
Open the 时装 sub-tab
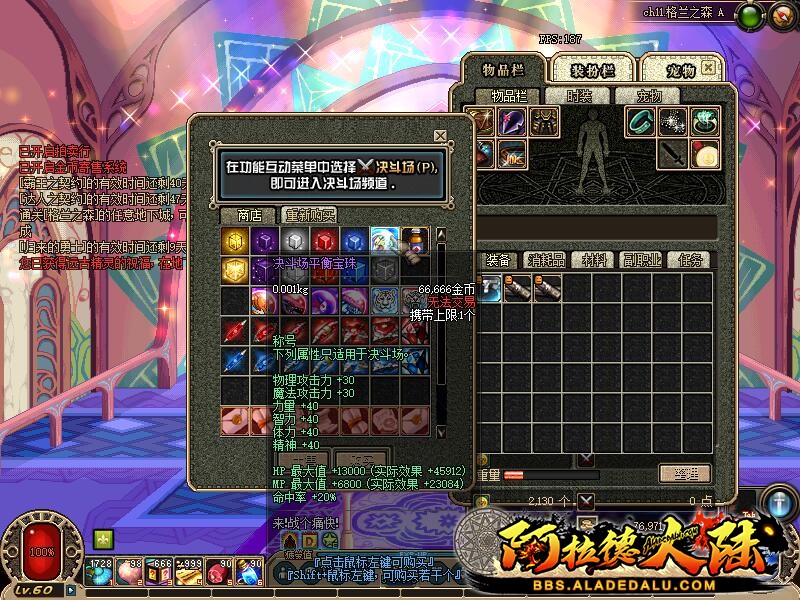(x=579, y=96)
